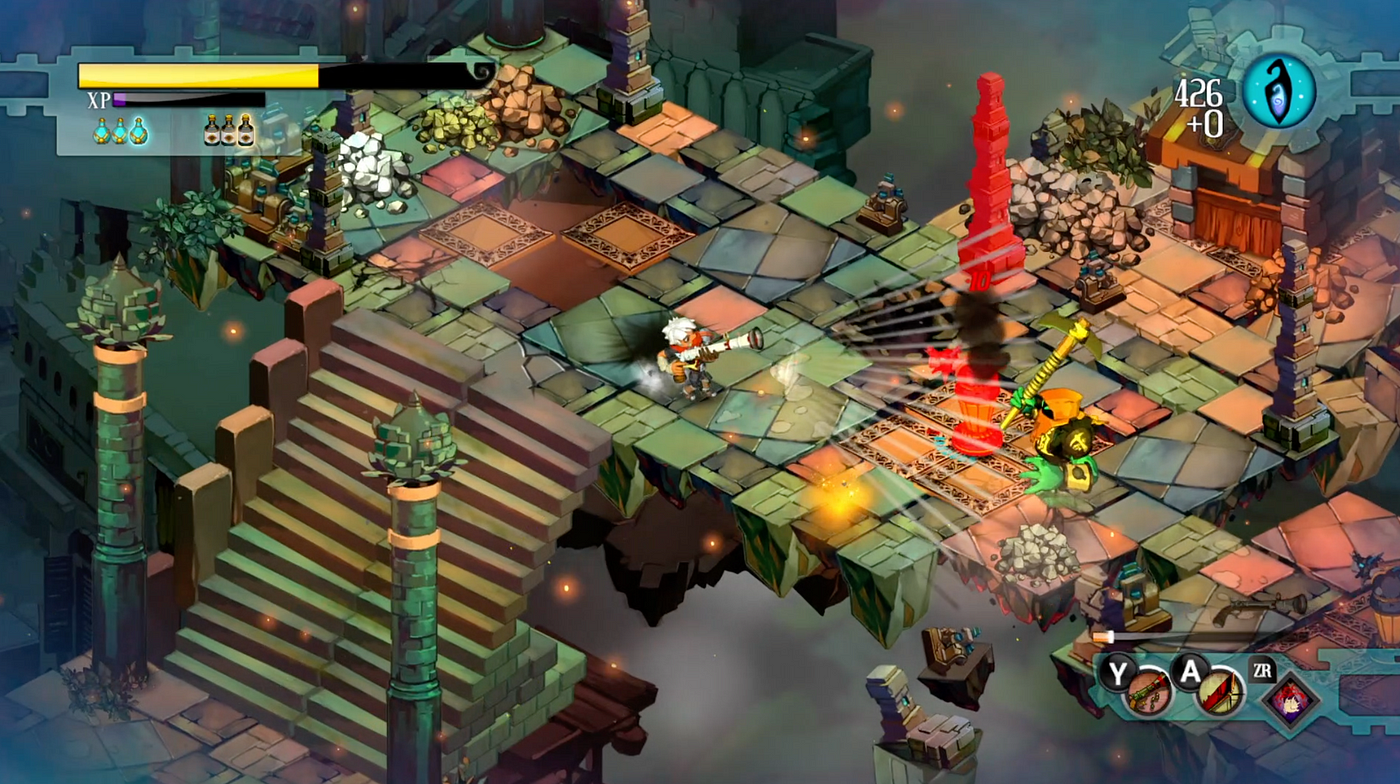
Task: Select the green and red gun weapon icon
Action: point(1148,694)
